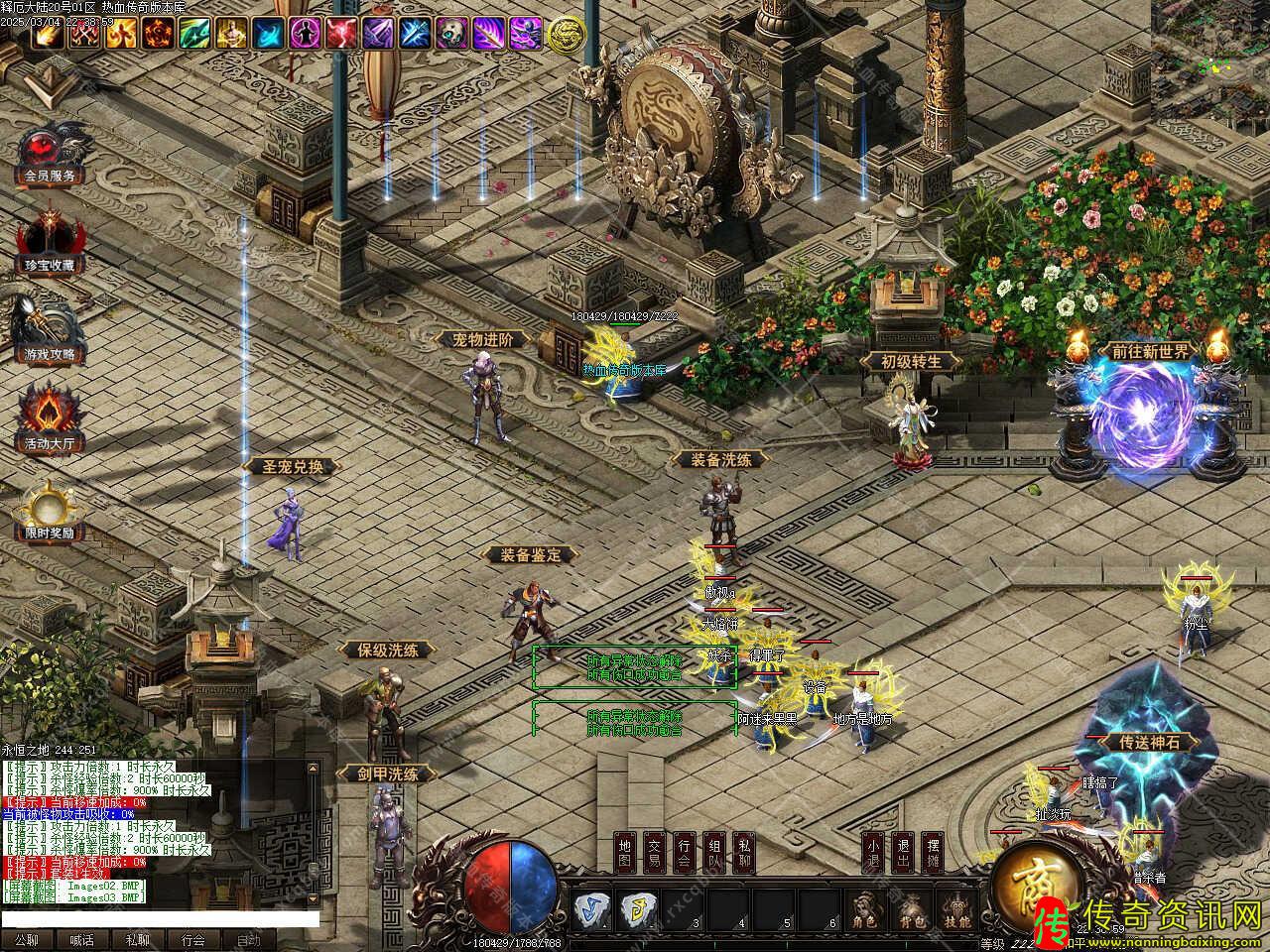Switch to the 喊话 shout chat tab
1270x952 pixels.
point(81,940)
